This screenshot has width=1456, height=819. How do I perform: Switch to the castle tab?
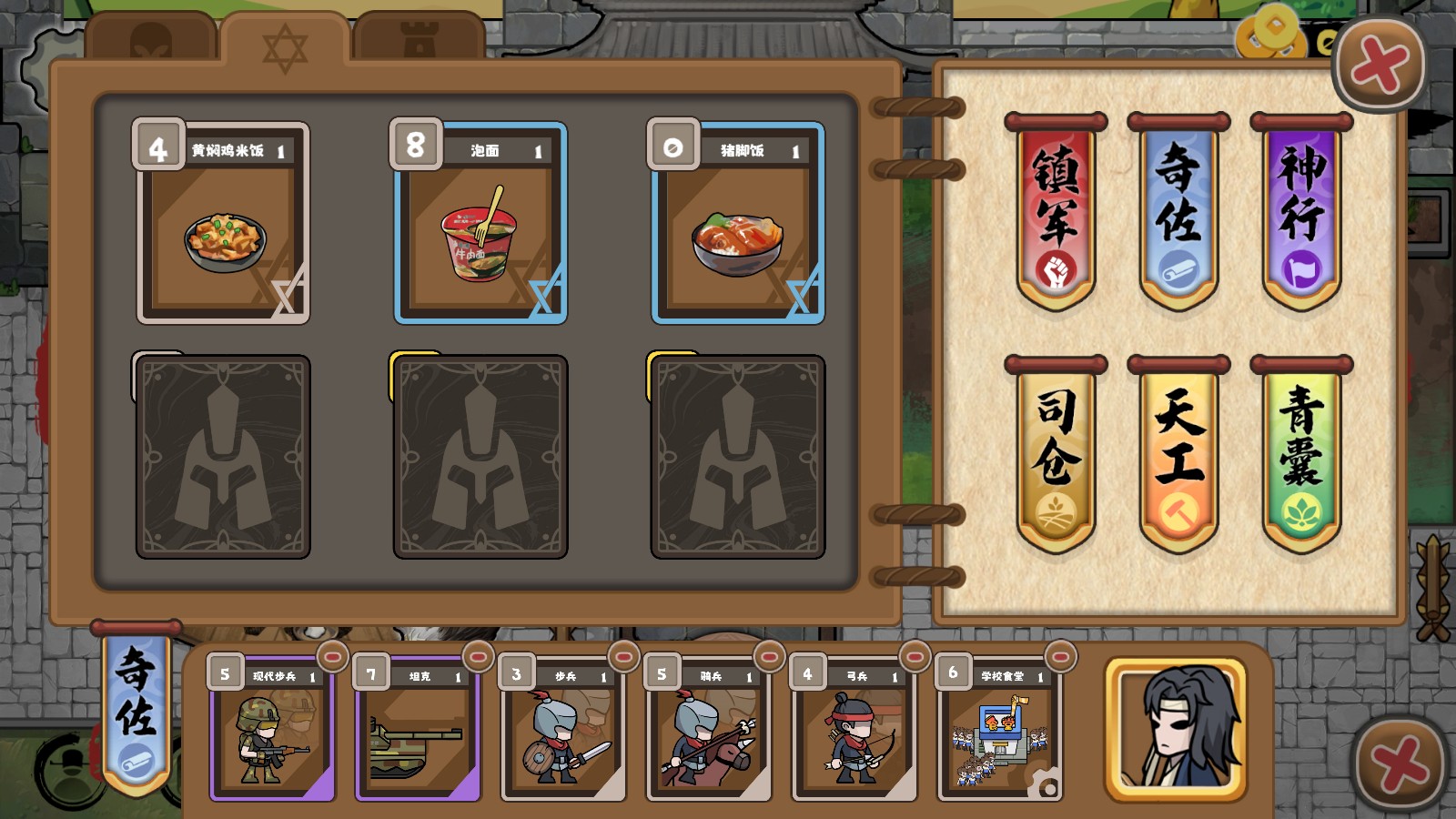(419, 36)
